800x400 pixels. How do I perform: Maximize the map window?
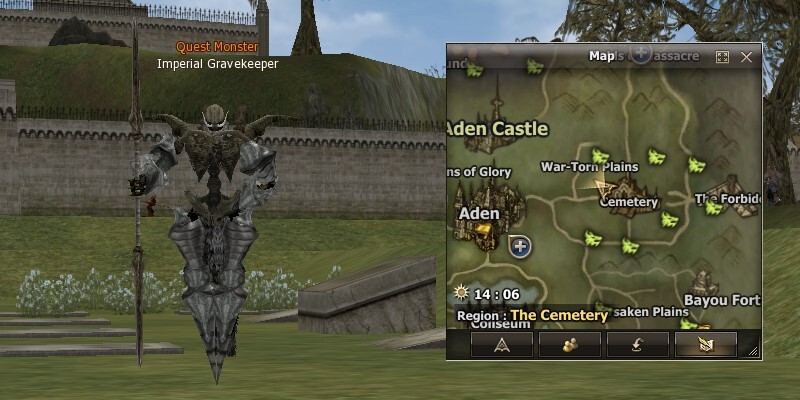(723, 57)
